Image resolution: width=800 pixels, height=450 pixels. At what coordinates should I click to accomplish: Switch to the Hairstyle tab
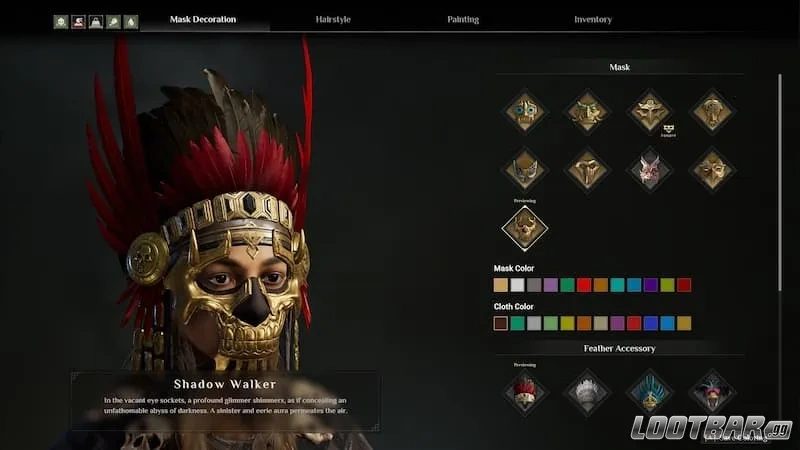(335, 19)
